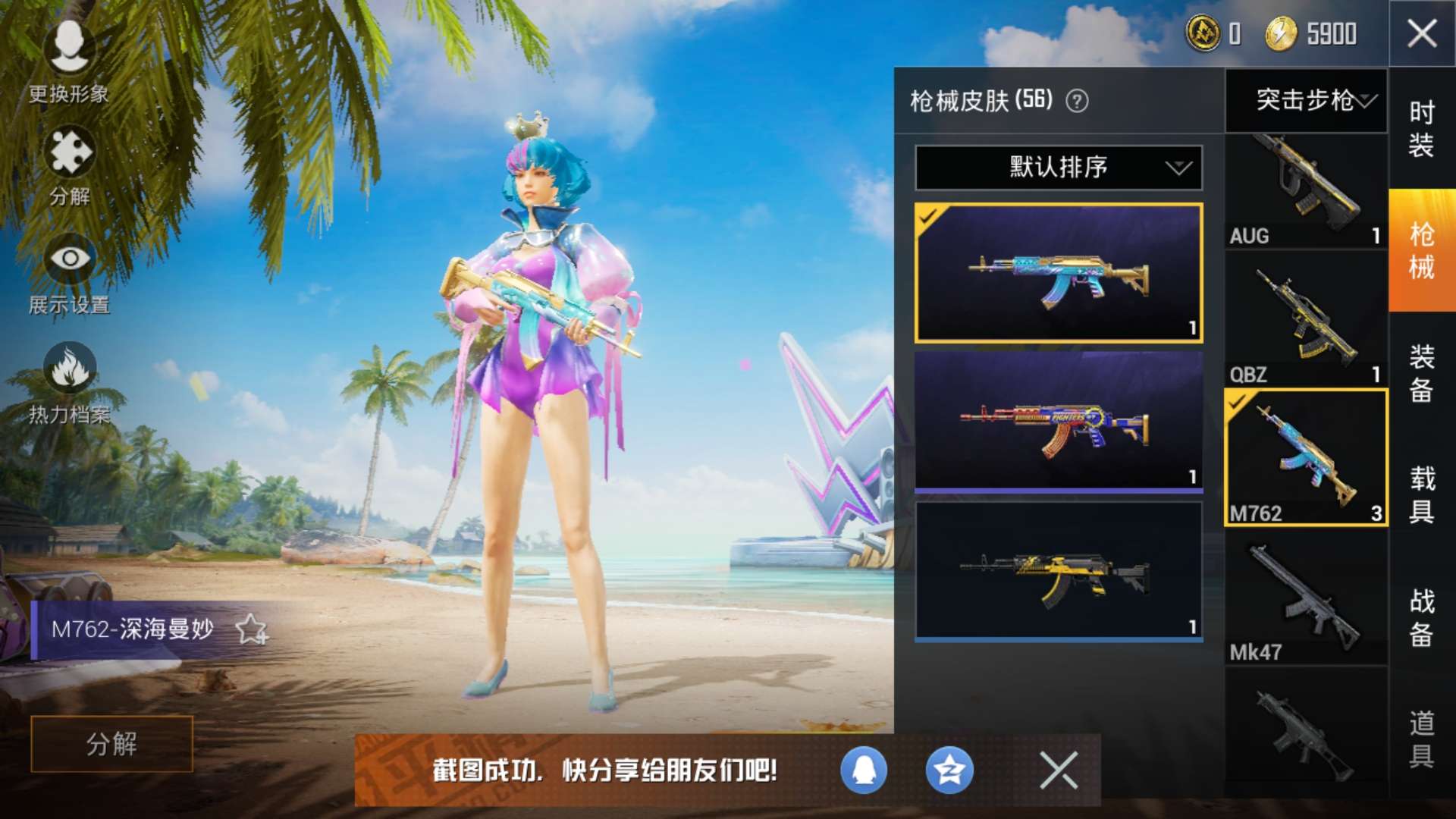The width and height of the screenshot is (1456, 819).
Task: Expand the 默认排序 sort order dropdown
Action: pyautogui.click(x=1058, y=168)
